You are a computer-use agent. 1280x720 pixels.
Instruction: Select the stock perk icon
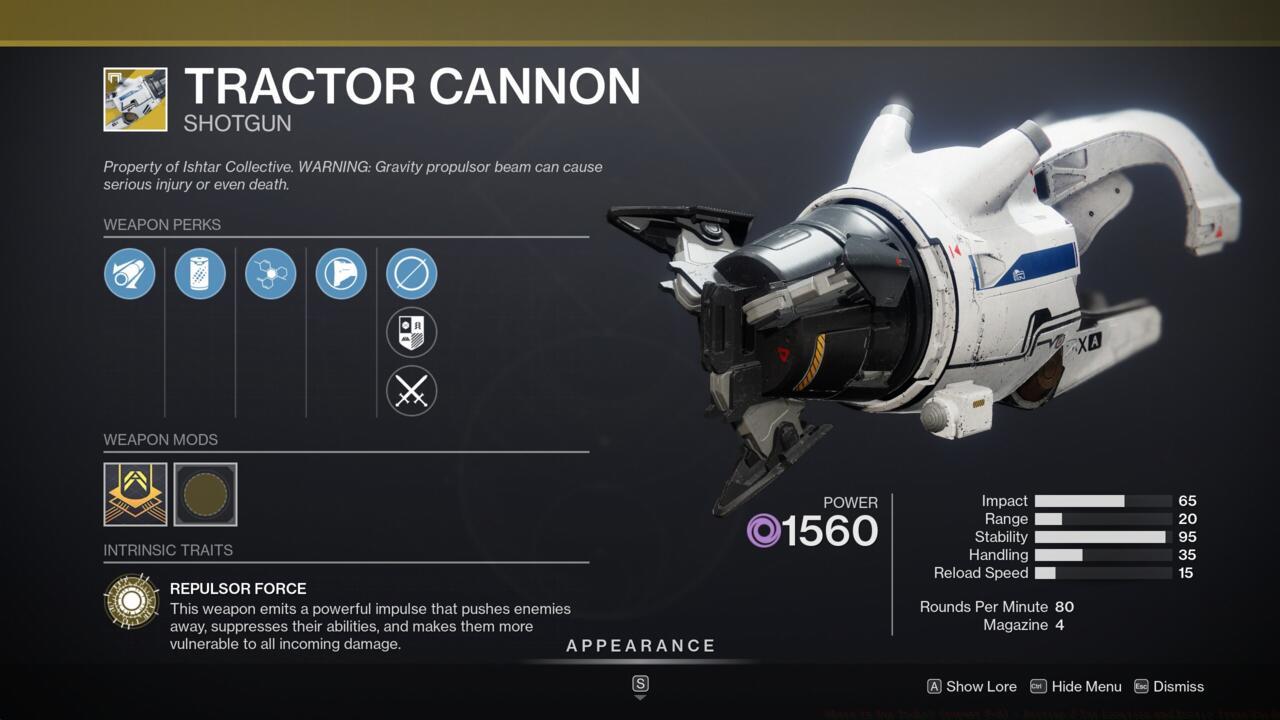(x=340, y=273)
